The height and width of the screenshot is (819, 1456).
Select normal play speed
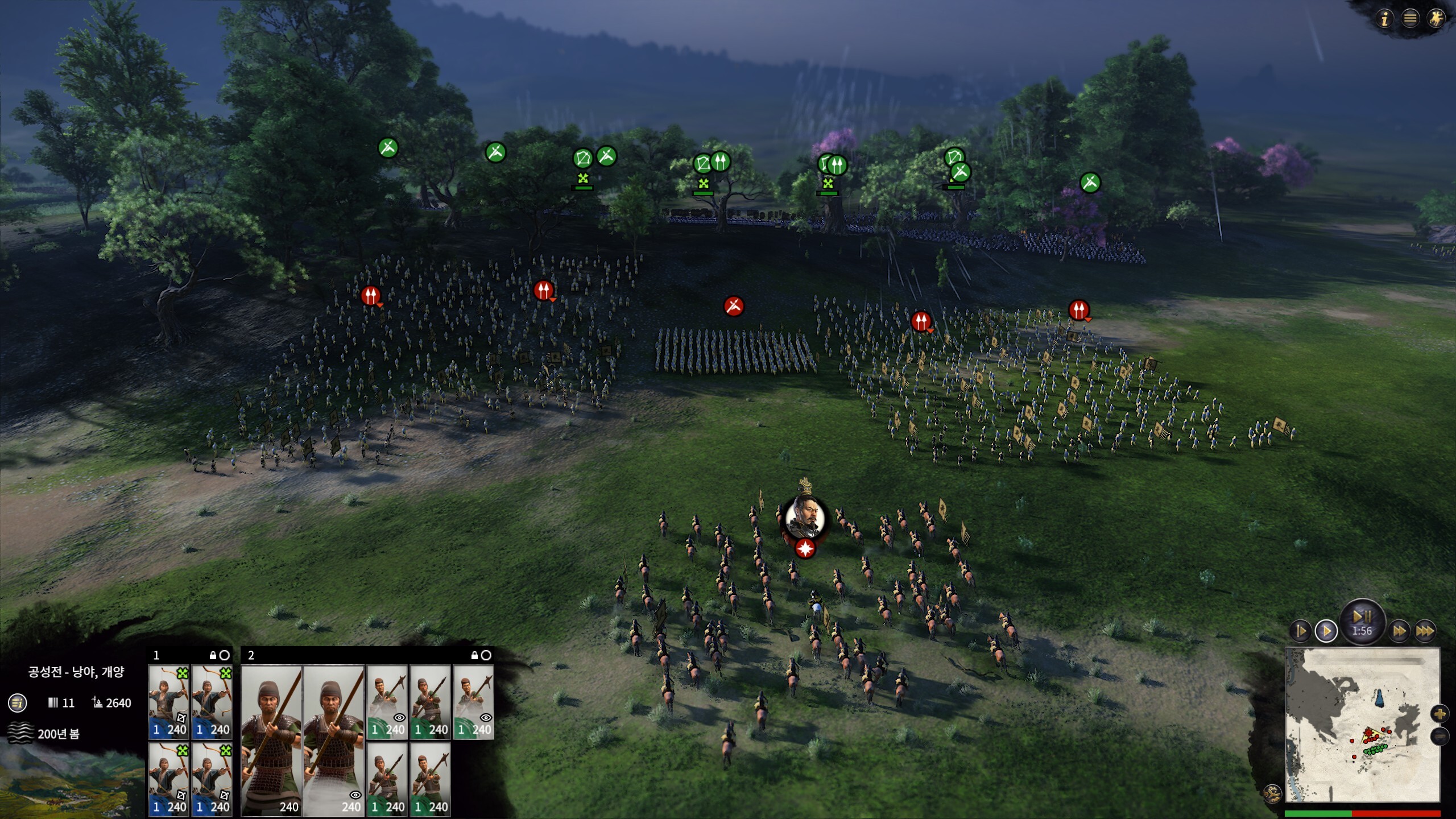pos(1326,631)
